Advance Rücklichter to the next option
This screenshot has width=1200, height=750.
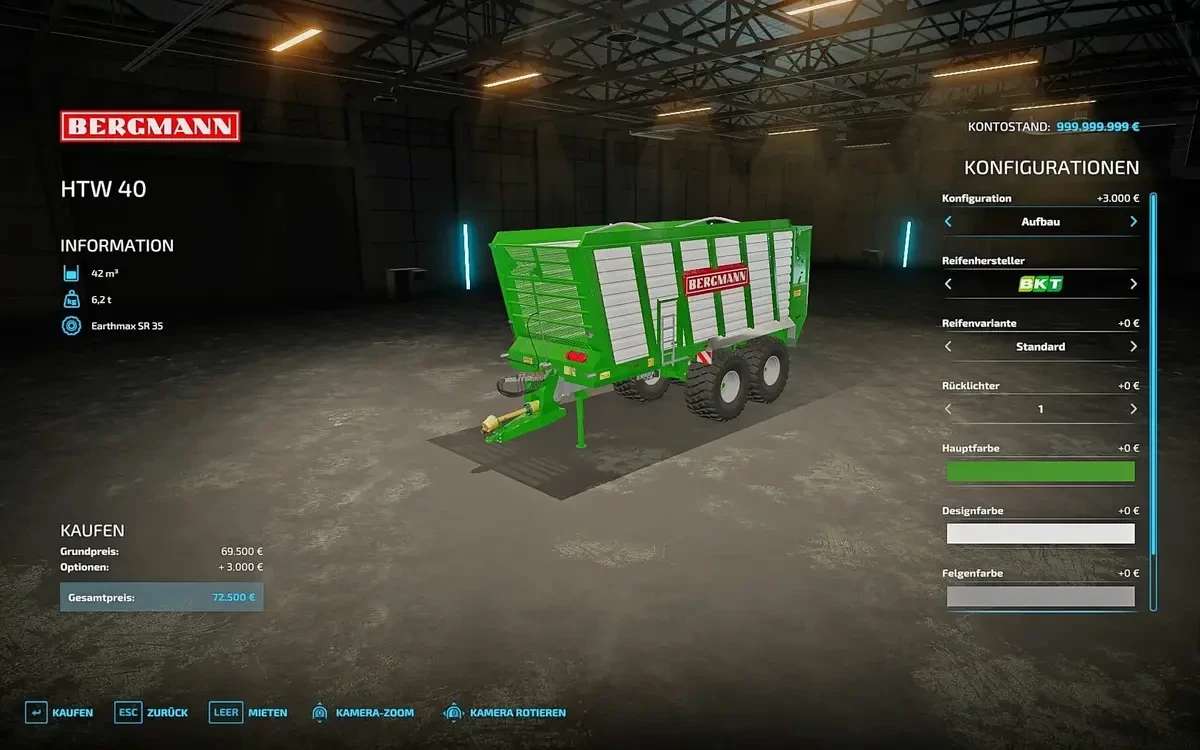[x=1133, y=409]
